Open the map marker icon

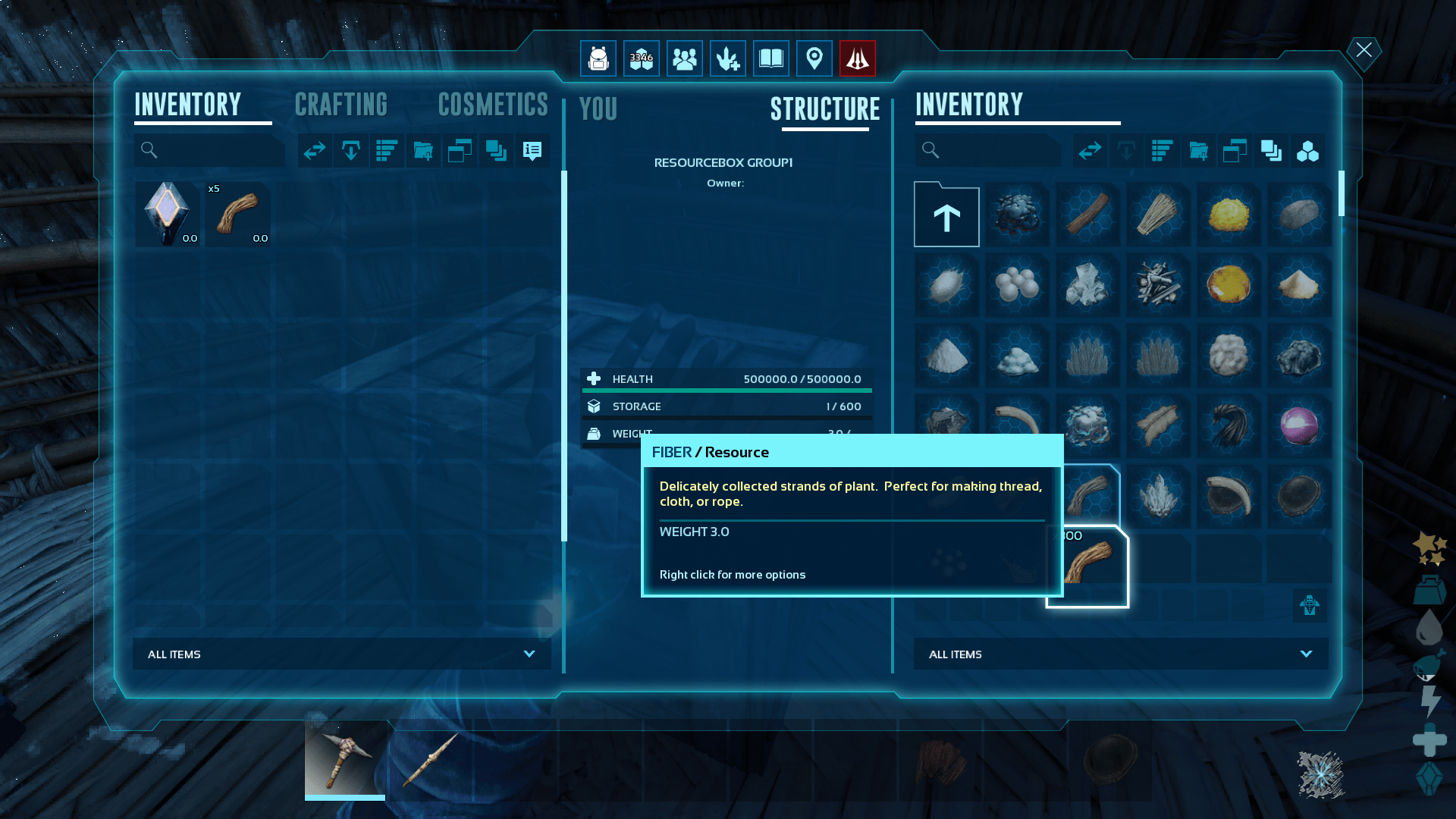[814, 58]
